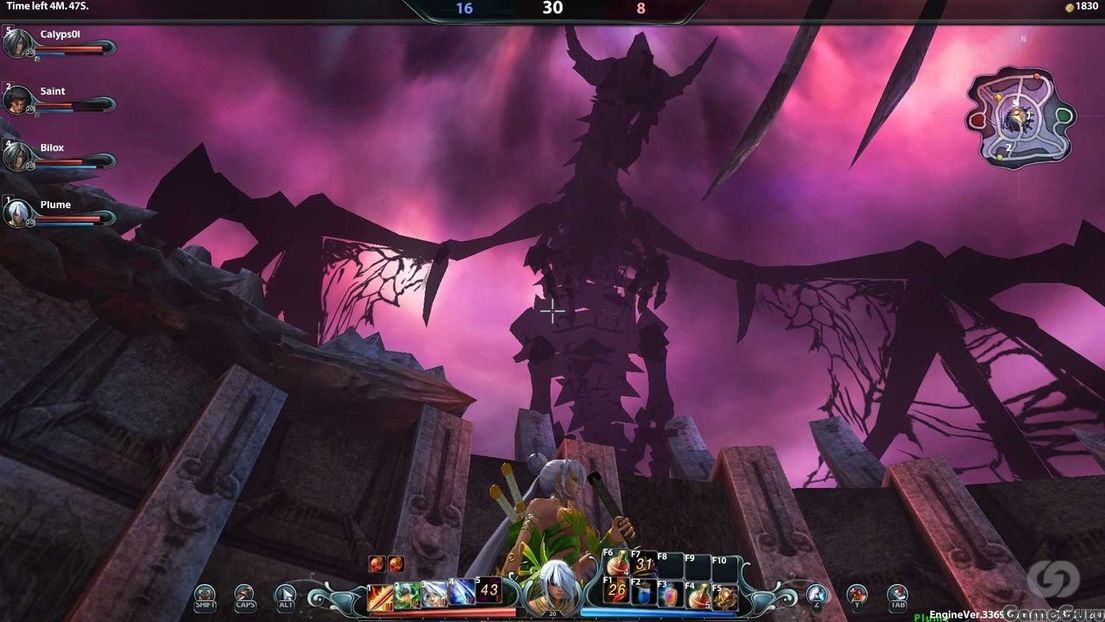Select teammate Bilox's portrait
1105x622 pixels.
tap(18, 157)
